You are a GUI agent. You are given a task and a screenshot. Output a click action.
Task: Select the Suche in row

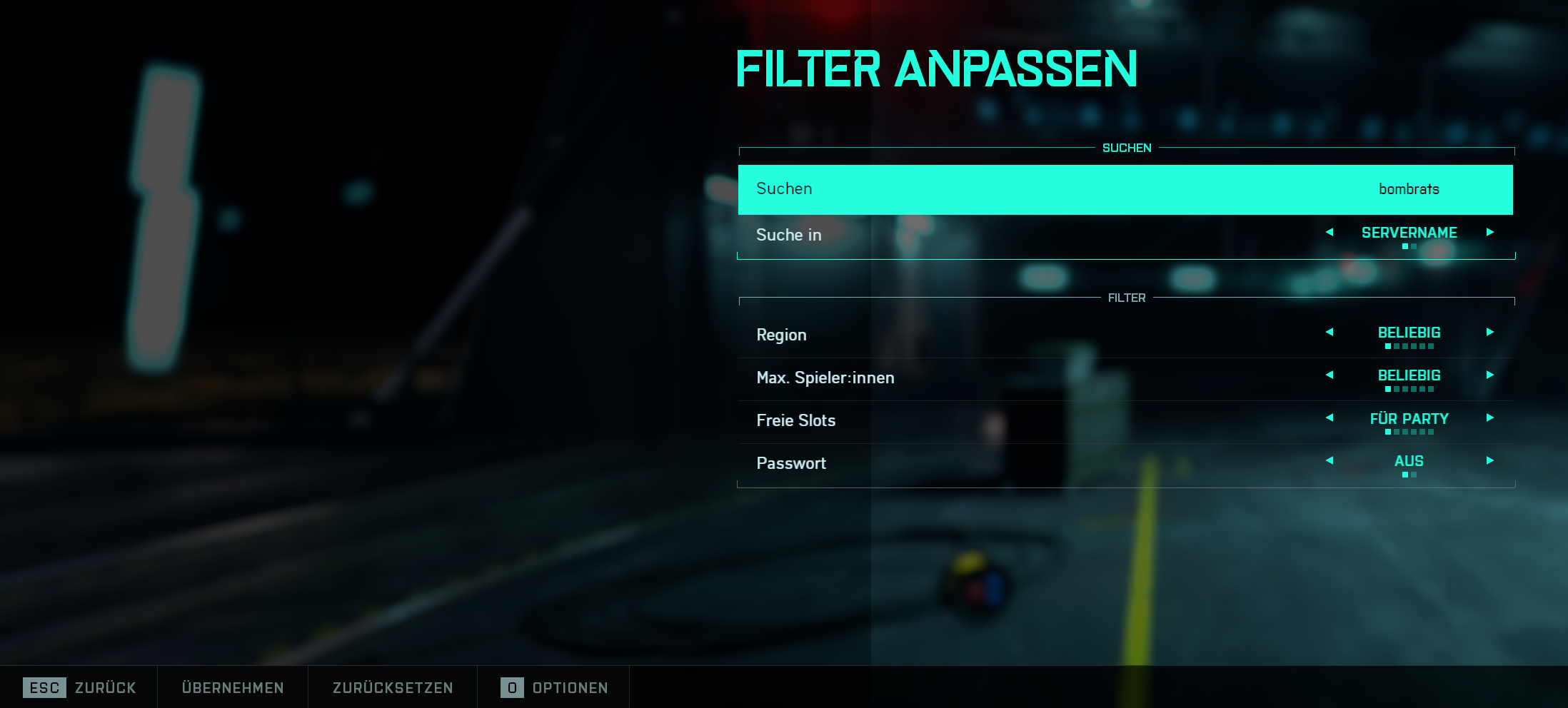(x=1000, y=235)
